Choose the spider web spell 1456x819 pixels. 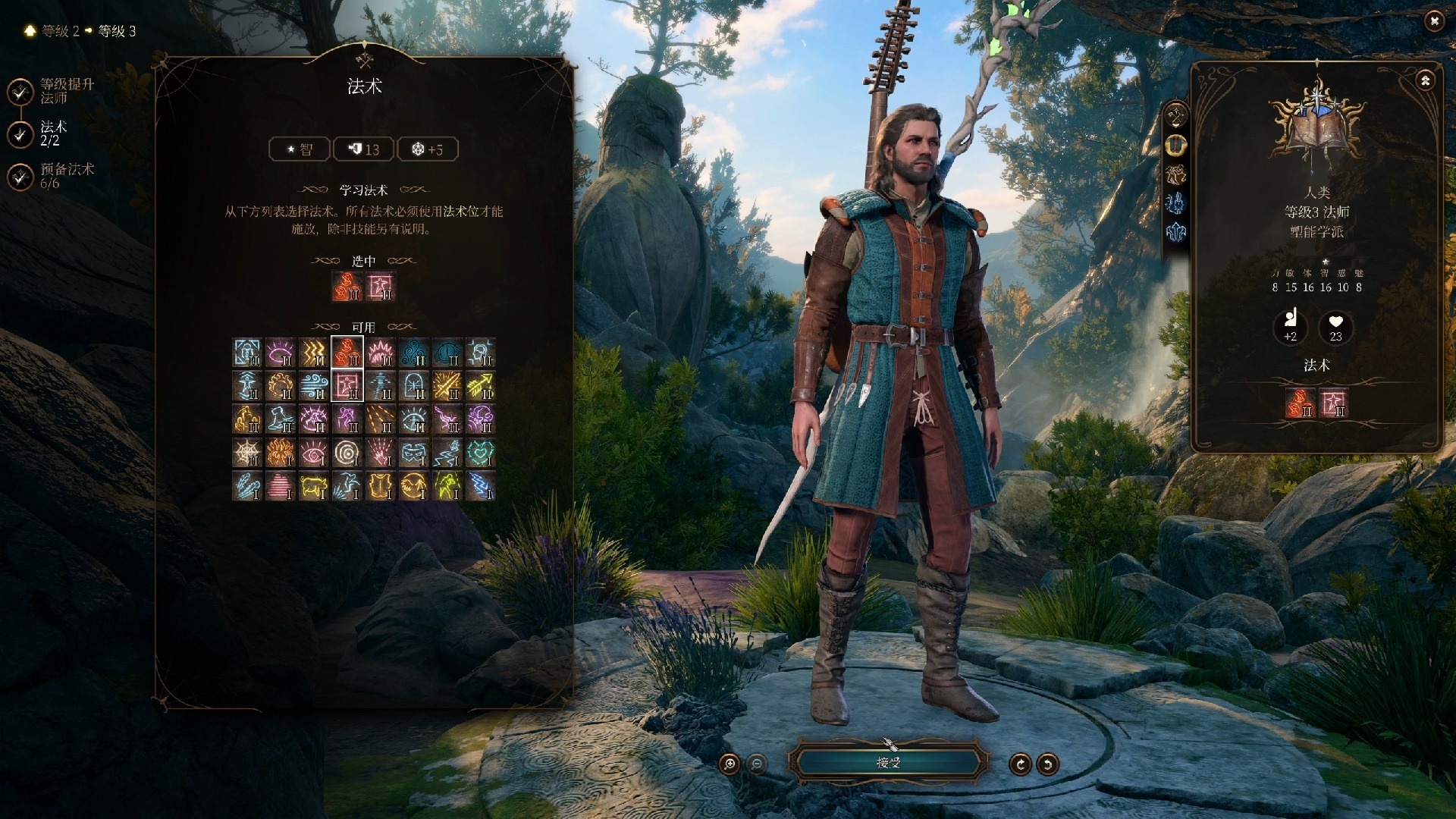tap(247, 453)
